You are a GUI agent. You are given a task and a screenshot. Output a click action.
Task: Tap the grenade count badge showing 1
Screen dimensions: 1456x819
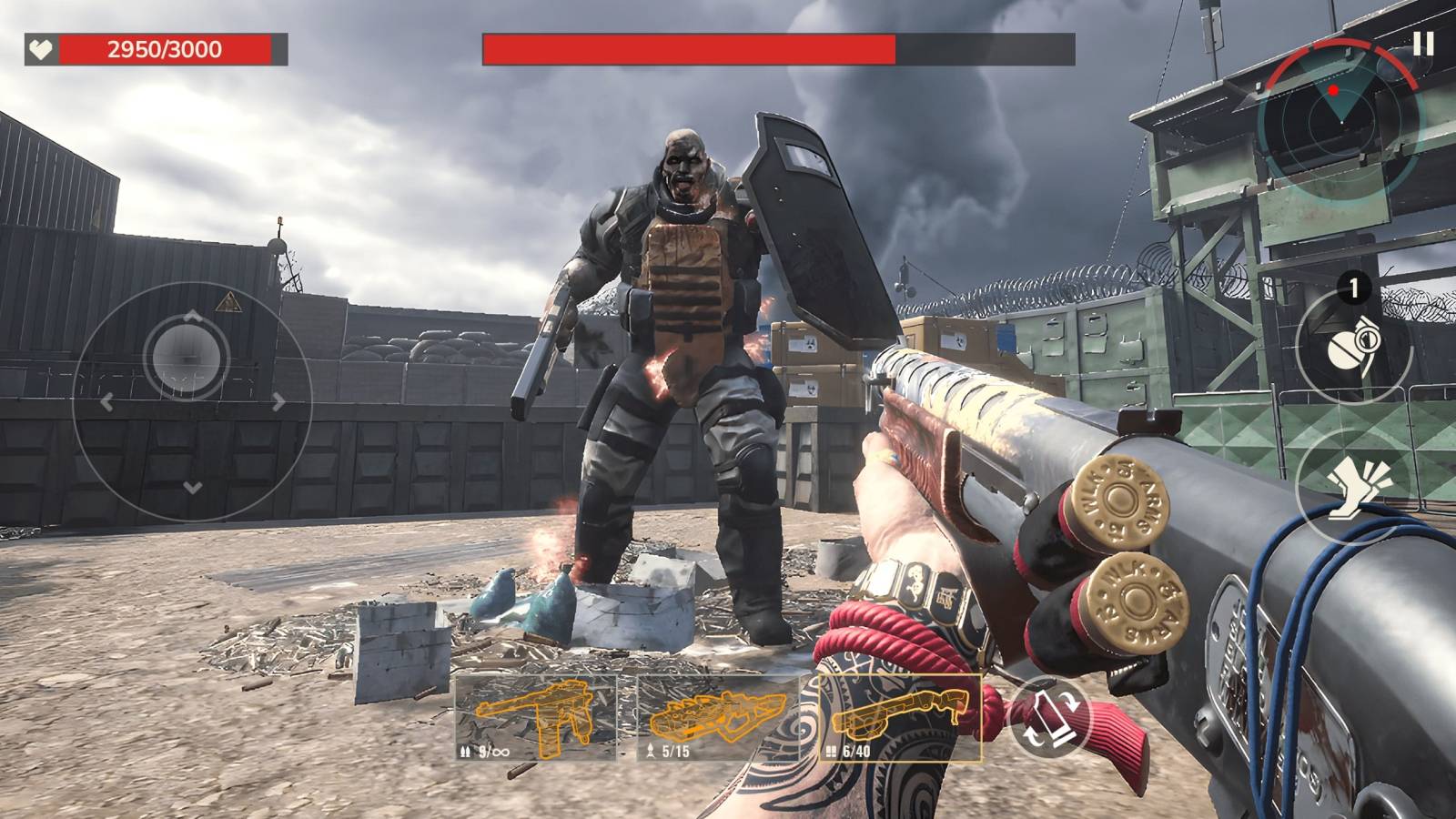click(x=1353, y=288)
